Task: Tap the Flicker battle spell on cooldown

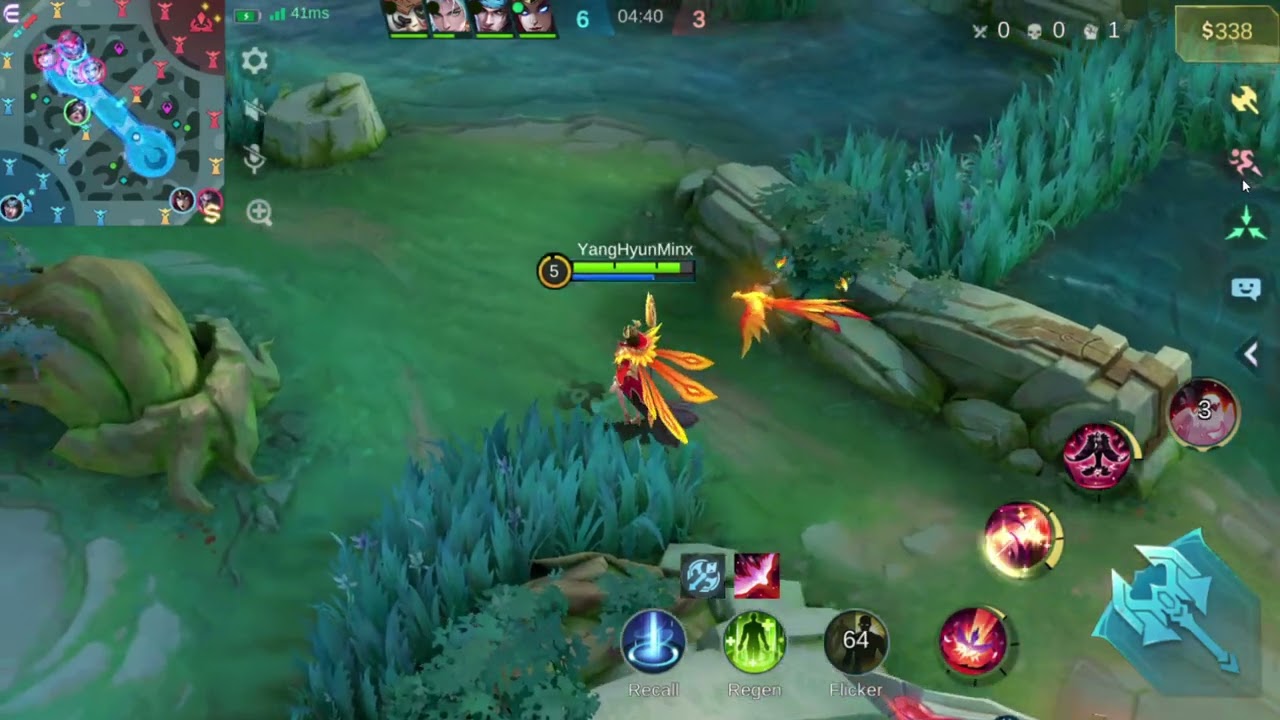Action: [856, 641]
